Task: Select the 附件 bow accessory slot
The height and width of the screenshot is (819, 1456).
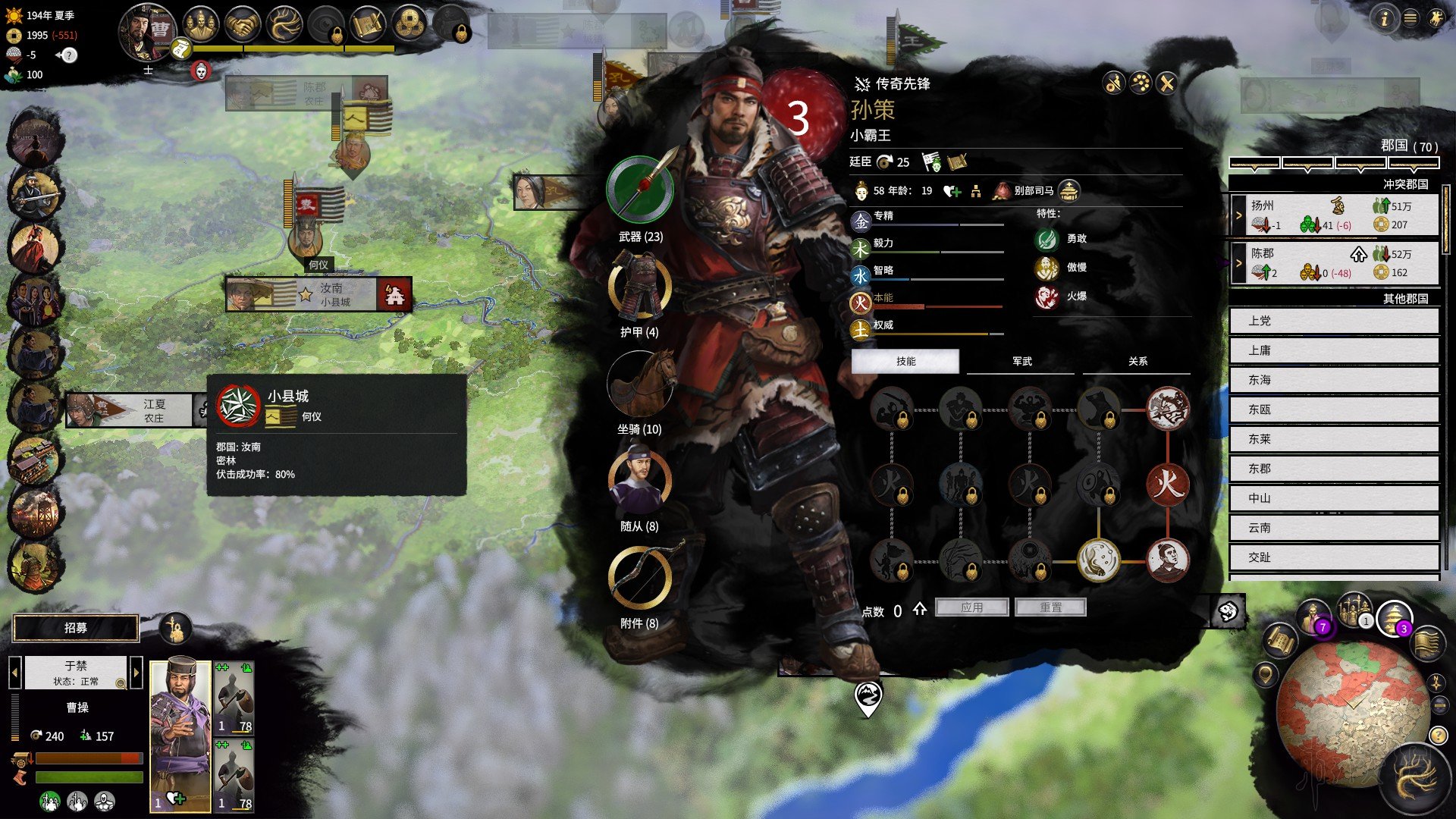Action: [x=639, y=578]
